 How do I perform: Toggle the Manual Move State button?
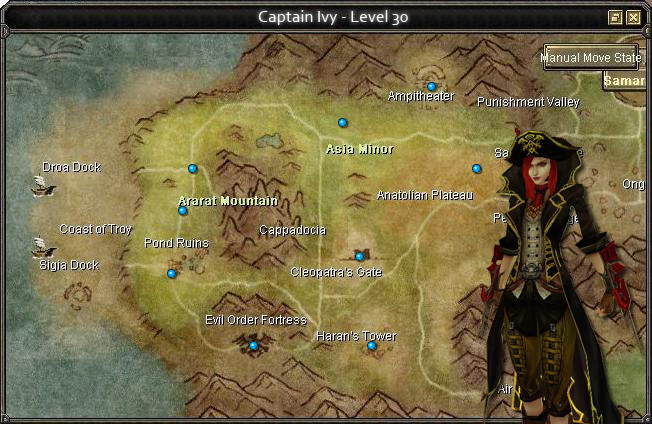point(592,58)
